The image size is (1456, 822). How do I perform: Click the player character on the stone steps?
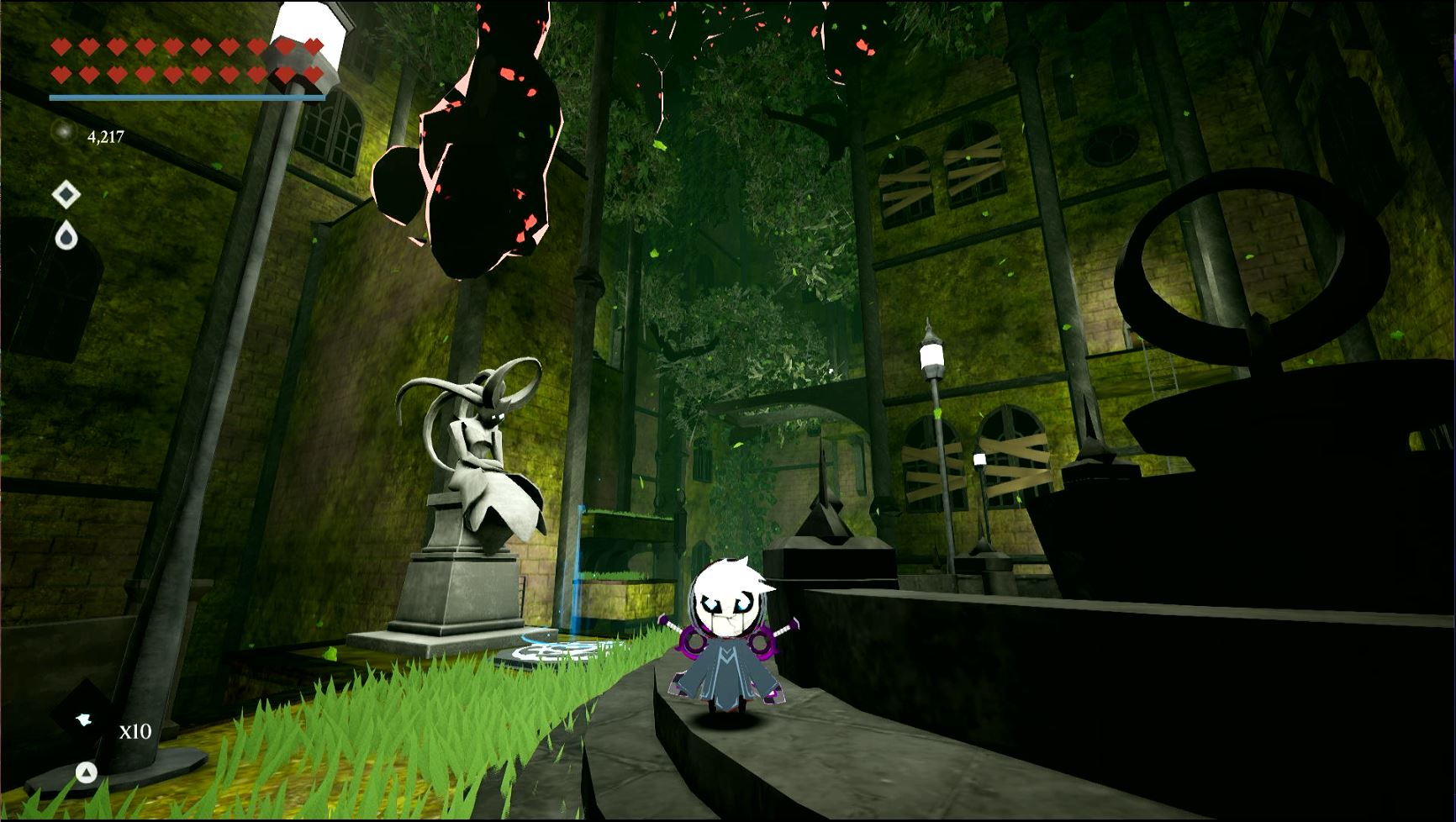coord(727,639)
